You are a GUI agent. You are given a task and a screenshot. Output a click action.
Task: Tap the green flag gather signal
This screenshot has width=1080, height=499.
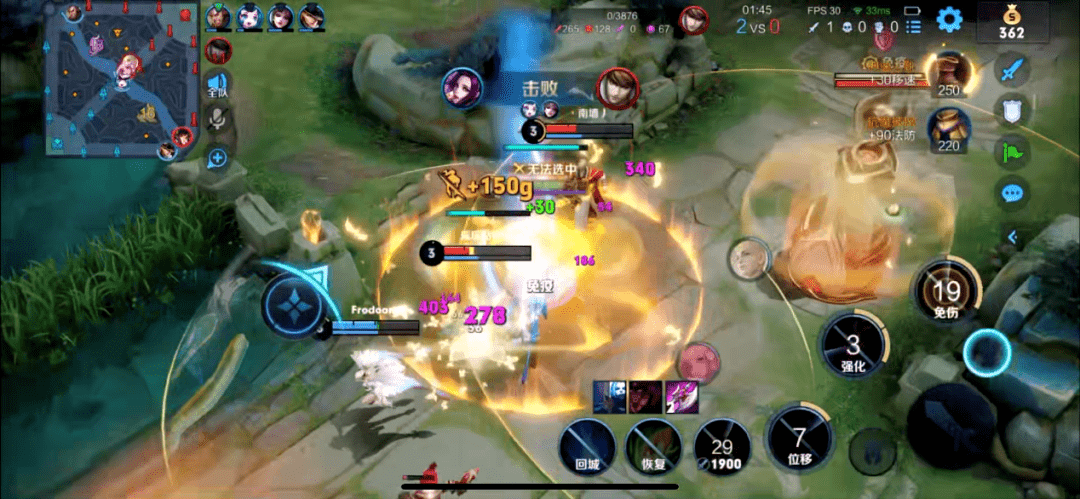tap(1012, 152)
